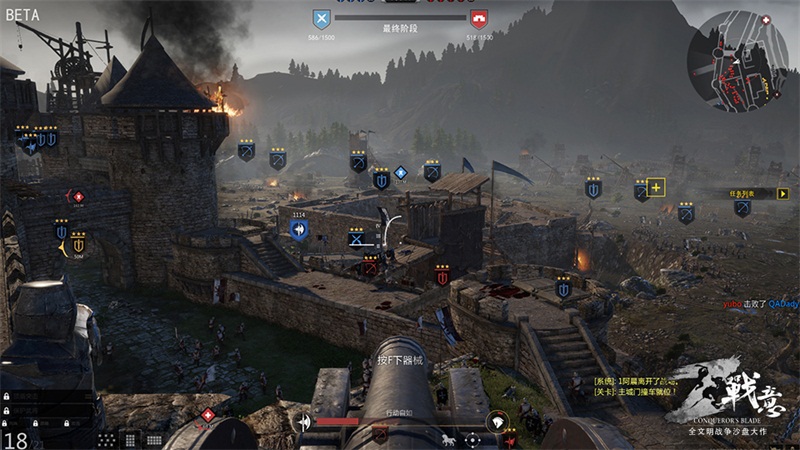Choose the square block formation
This screenshot has width=800, height=450.
pyautogui.click(x=130, y=439)
